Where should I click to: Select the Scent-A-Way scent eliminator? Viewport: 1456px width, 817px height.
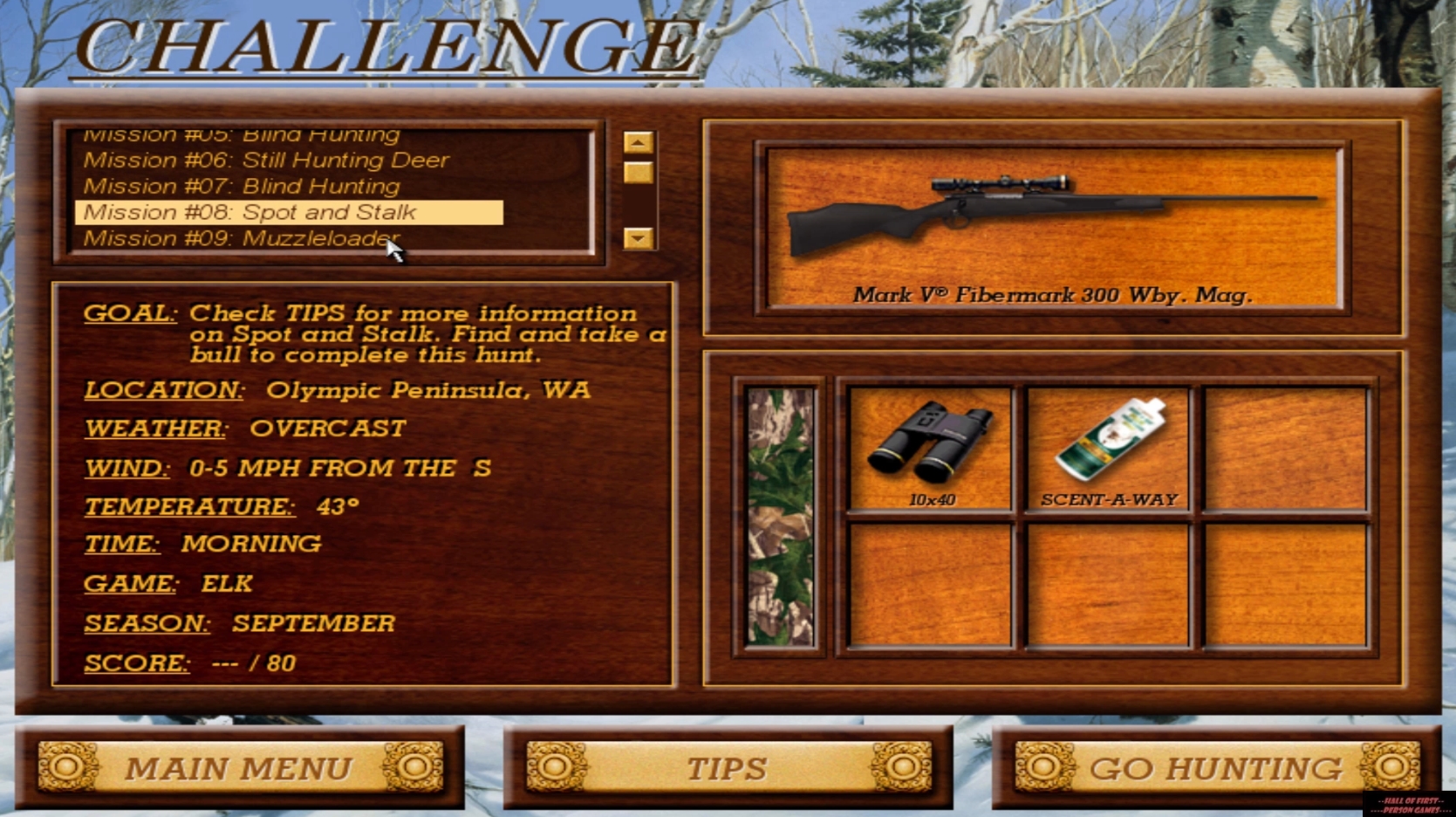pyautogui.click(x=1110, y=445)
